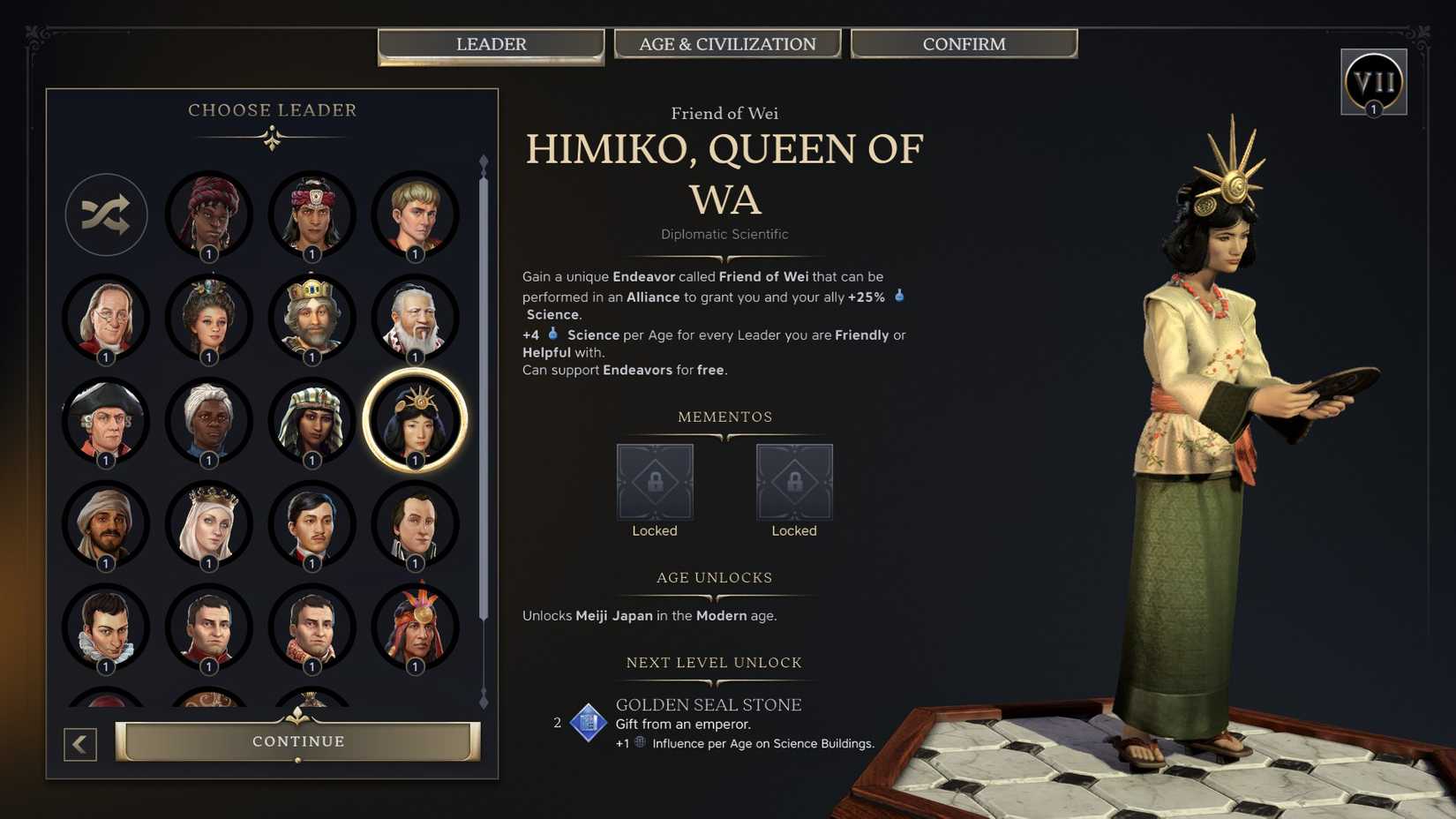Image resolution: width=1456 pixels, height=819 pixels.
Task: Click the LEADER tab header
Action: click(491, 43)
